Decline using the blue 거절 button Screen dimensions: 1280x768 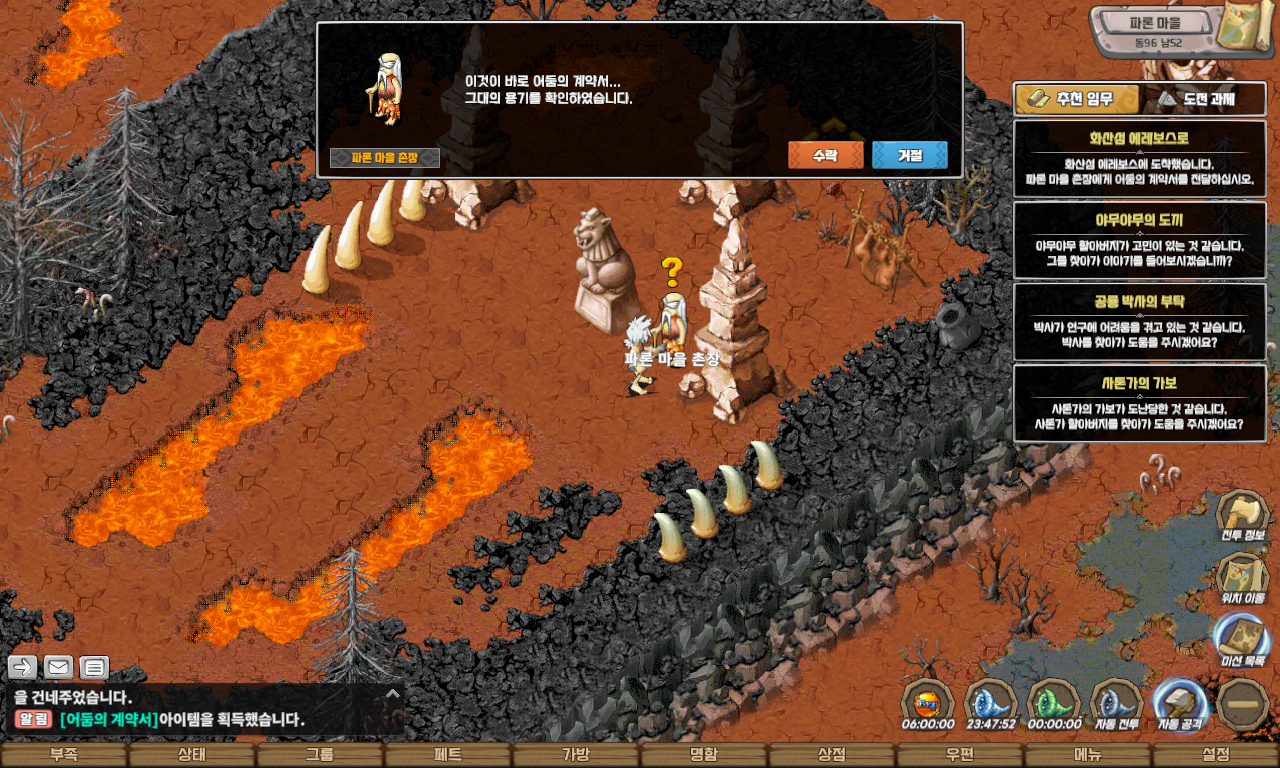click(909, 155)
